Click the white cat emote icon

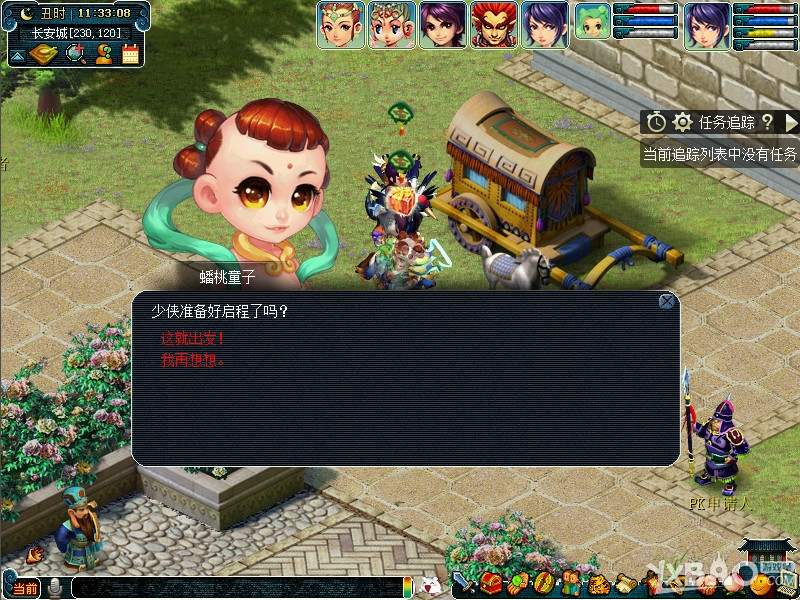coord(431,585)
